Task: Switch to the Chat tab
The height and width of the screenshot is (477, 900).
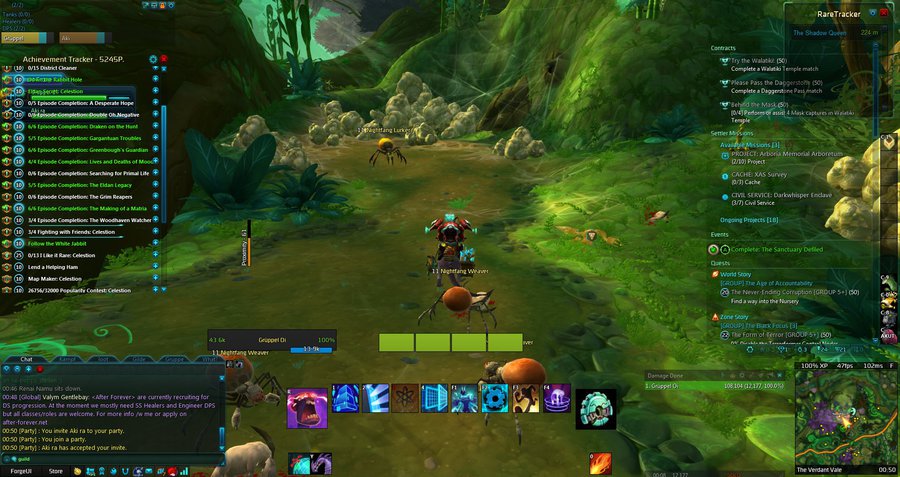Action: [x=27, y=358]
